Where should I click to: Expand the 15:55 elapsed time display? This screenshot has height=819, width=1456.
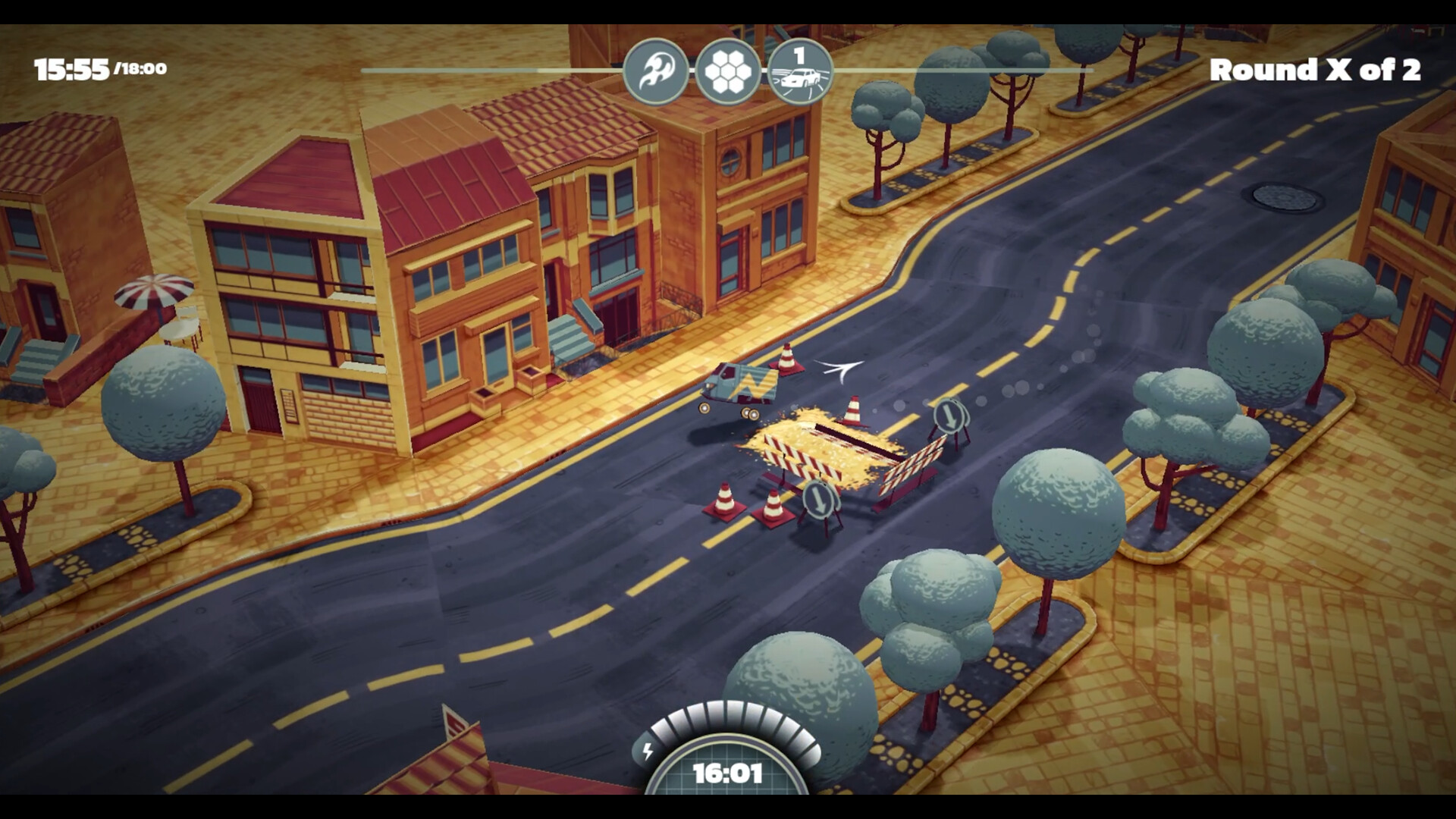tap(71, 67)
